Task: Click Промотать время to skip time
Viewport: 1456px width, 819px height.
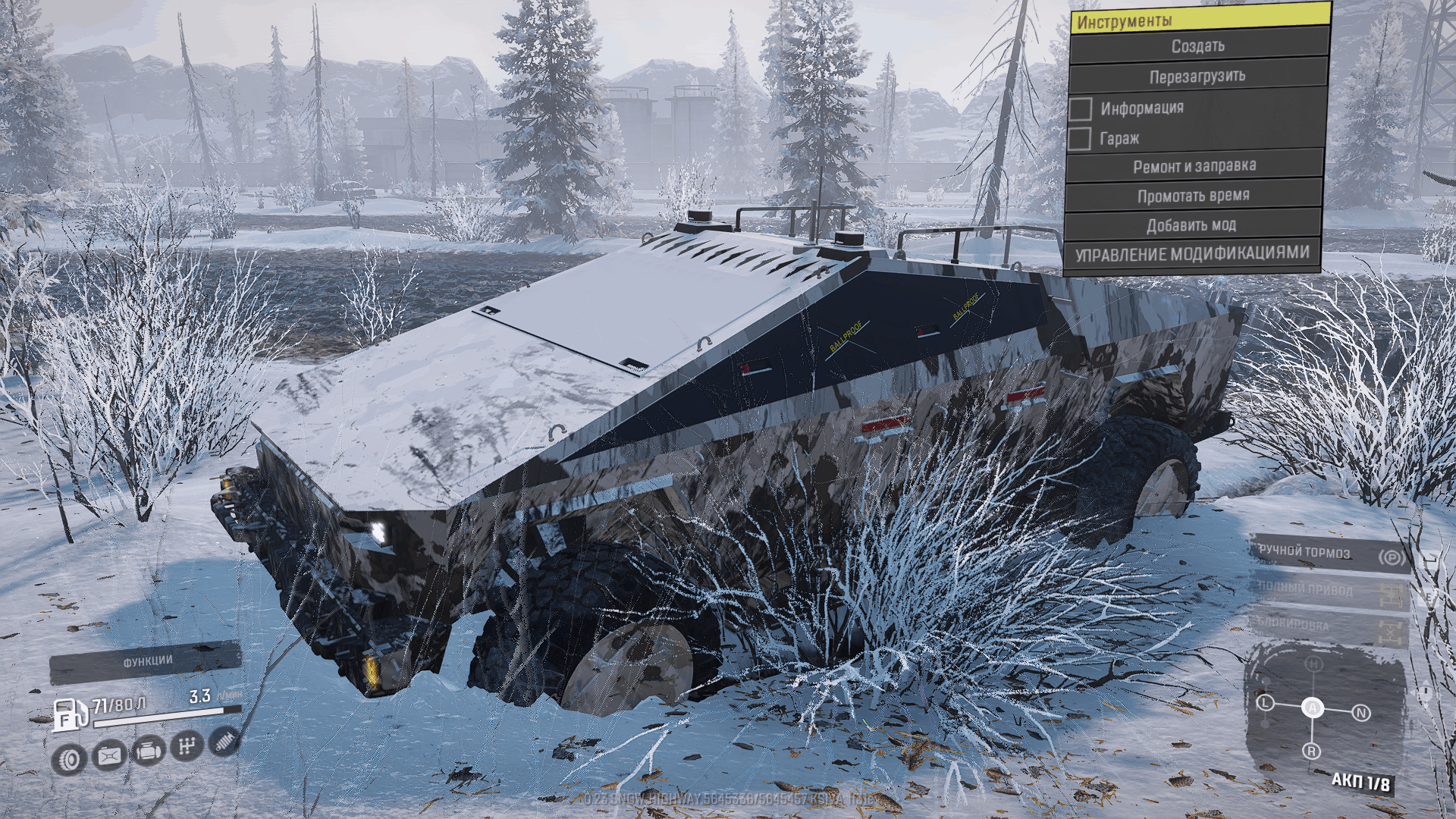Action: coord(1193,196)
